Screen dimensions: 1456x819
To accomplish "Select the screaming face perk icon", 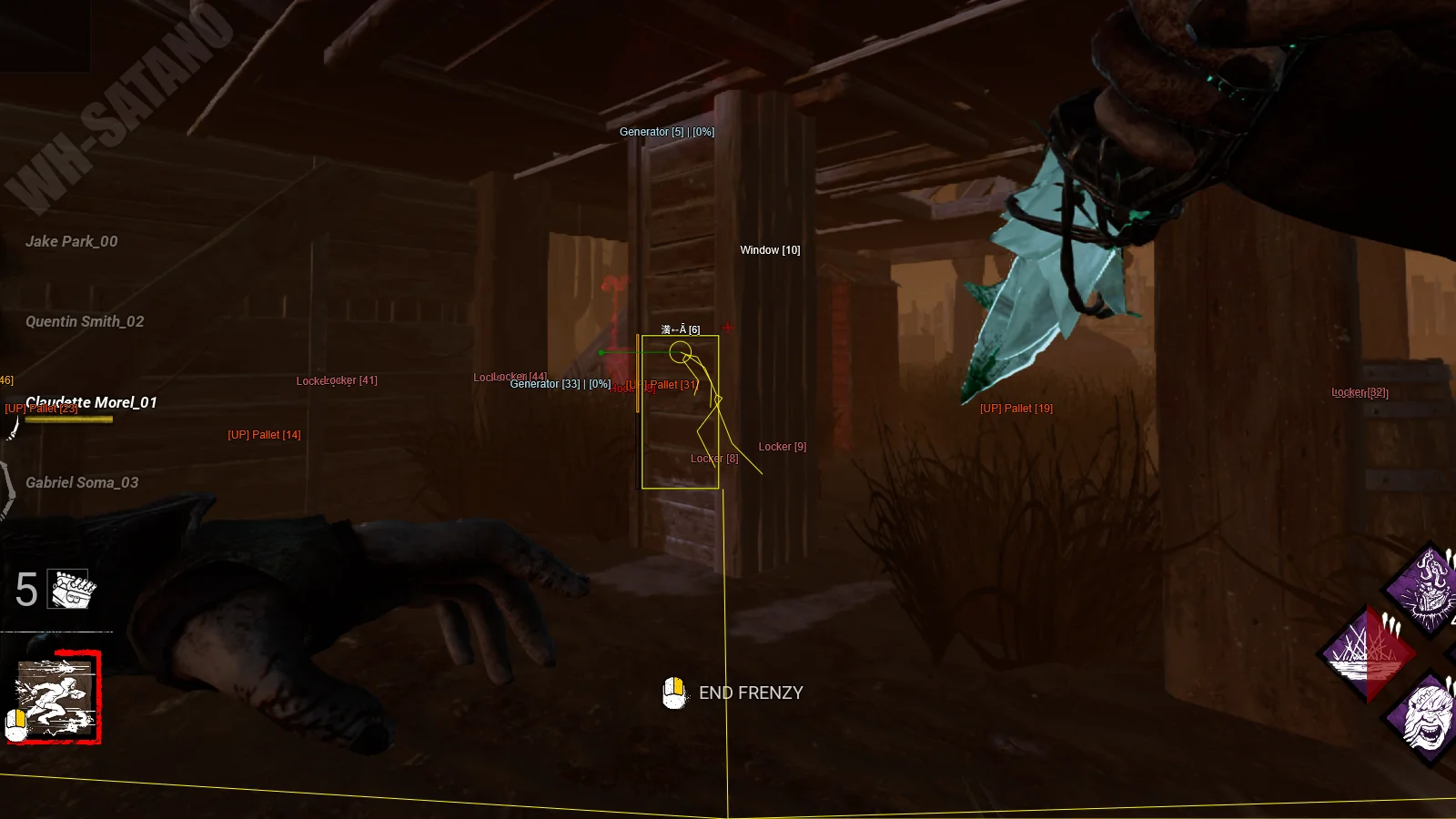I will (1427, 716).
